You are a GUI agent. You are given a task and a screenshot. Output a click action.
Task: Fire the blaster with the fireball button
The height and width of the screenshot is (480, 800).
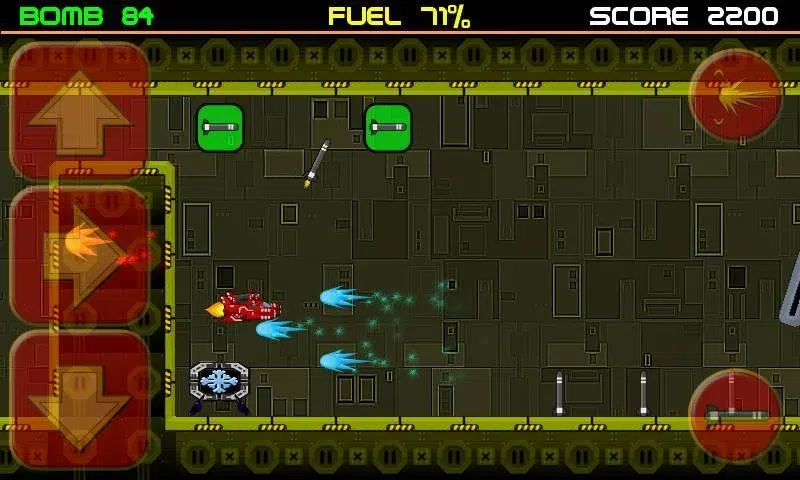[x=736, y=96]
